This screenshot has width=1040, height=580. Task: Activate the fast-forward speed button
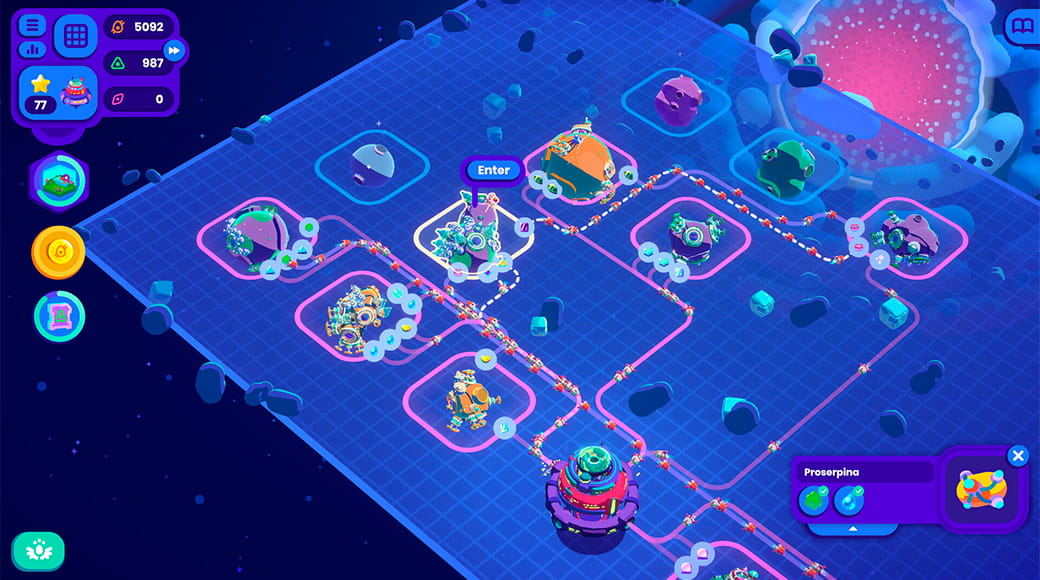coord(174,50)
